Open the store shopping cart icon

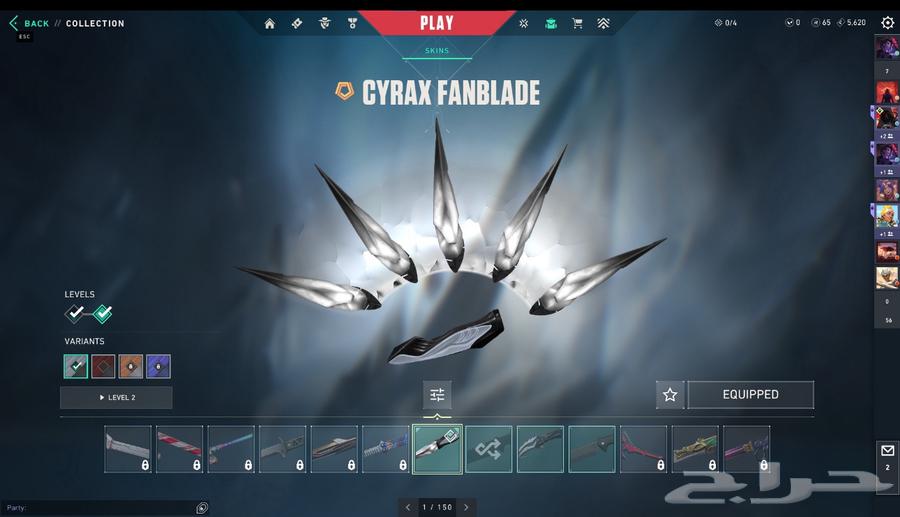click(x=577, y=23)
